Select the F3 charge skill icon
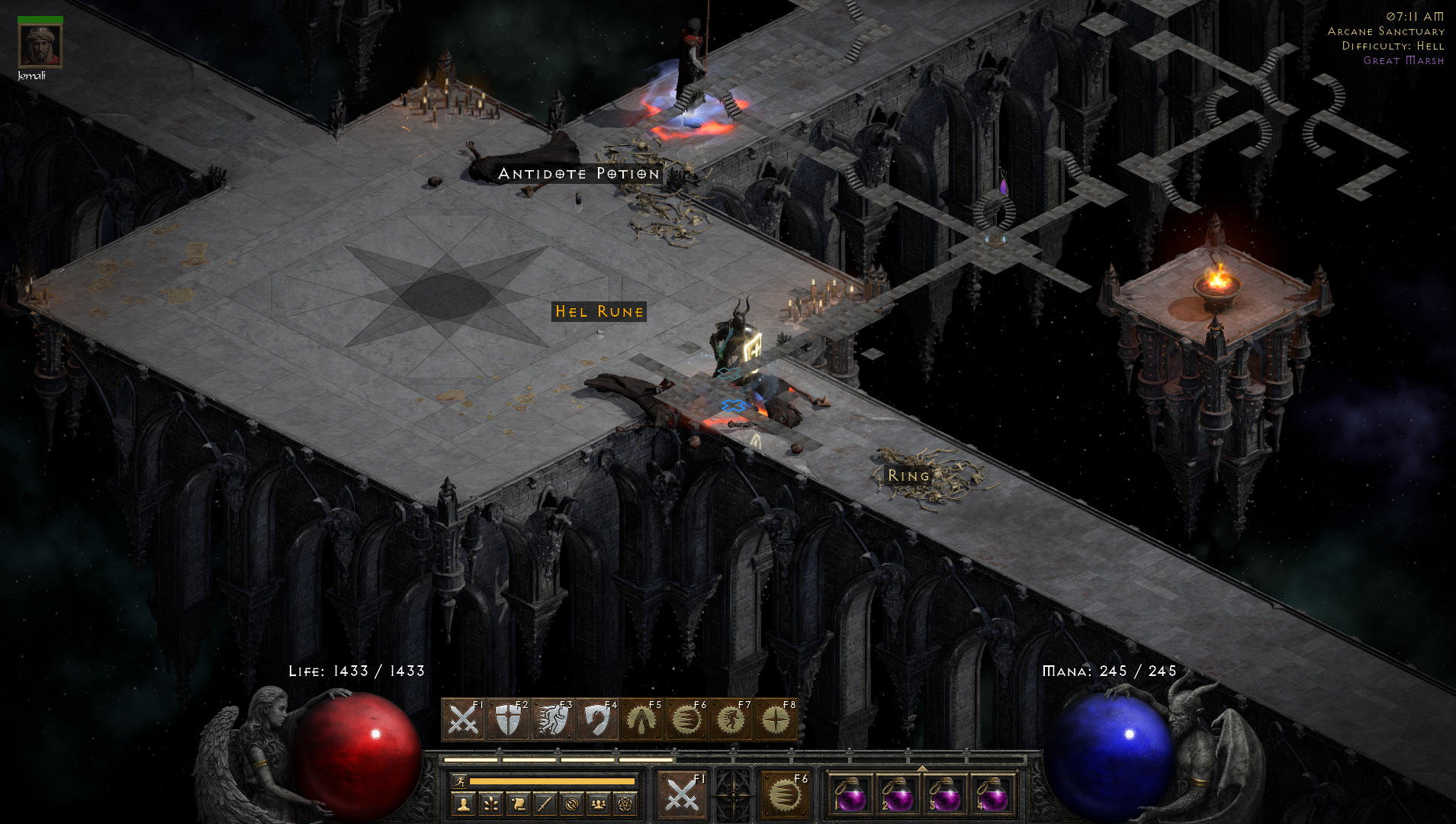1456x824 pixels. (x=554, y=719)
